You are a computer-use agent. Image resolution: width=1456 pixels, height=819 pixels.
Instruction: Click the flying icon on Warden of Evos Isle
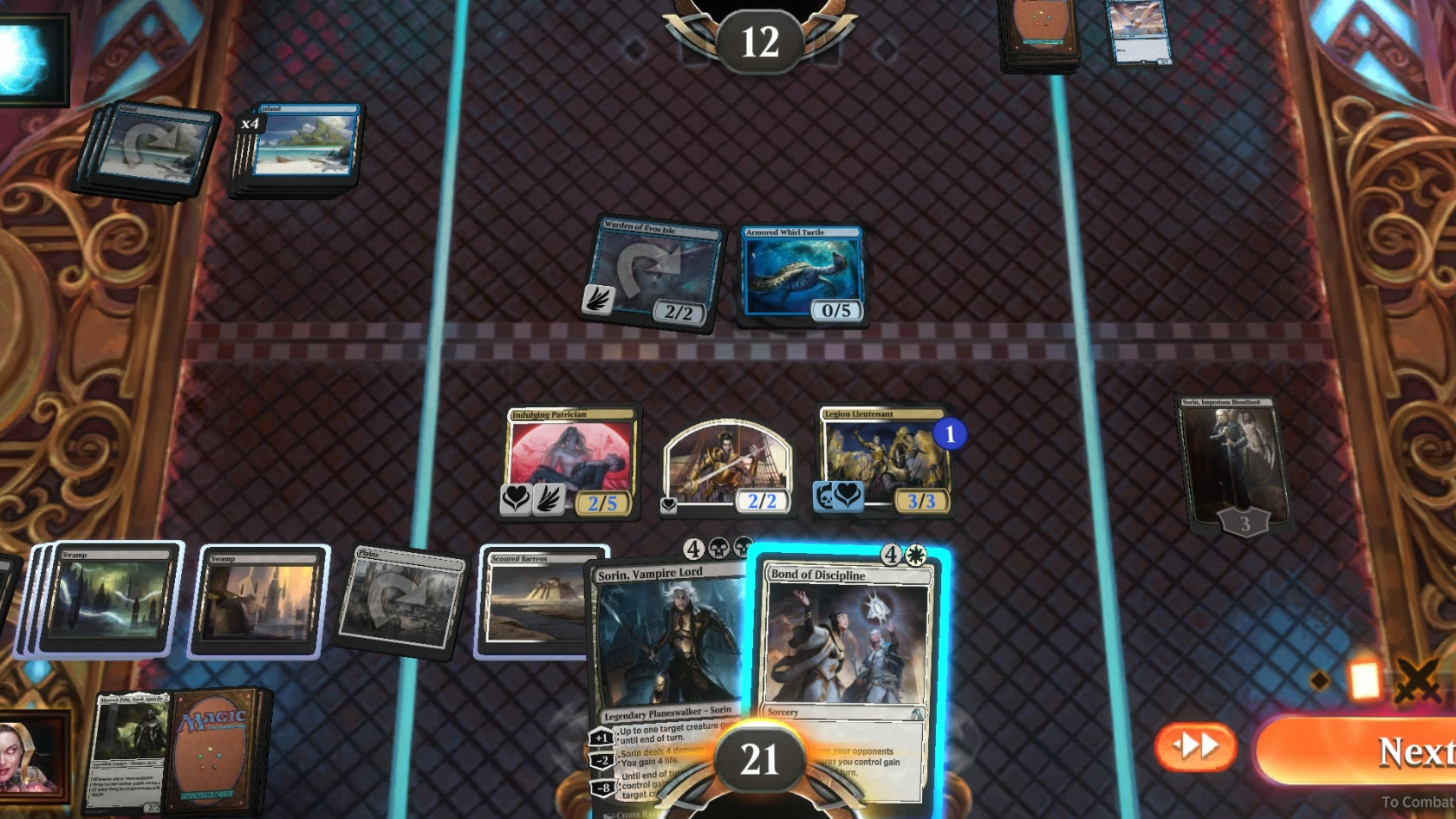click(x=595, y=296)
